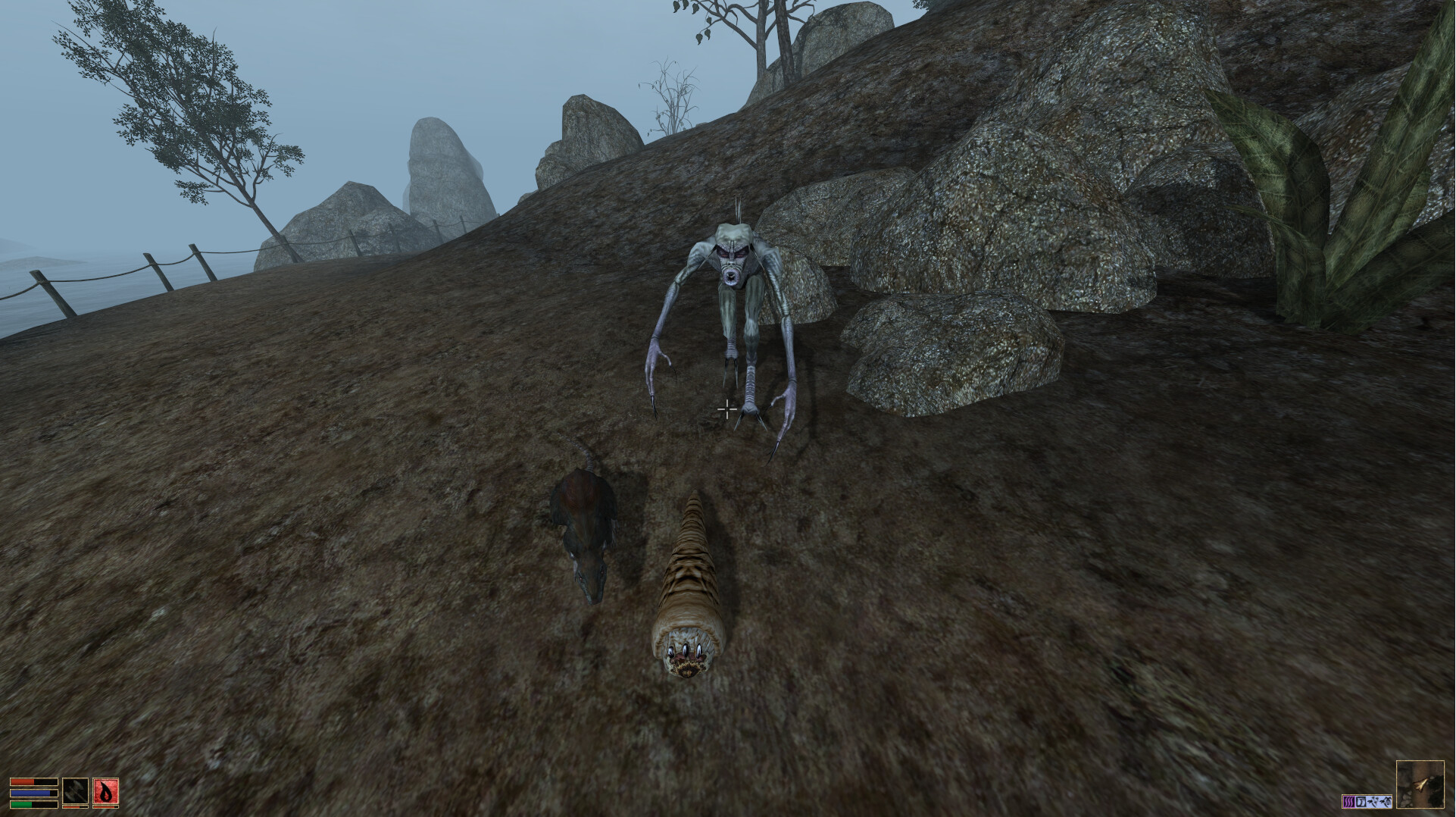Select the equipped battle axe weapon icon
1456x817 pixels.
point(75,792)
